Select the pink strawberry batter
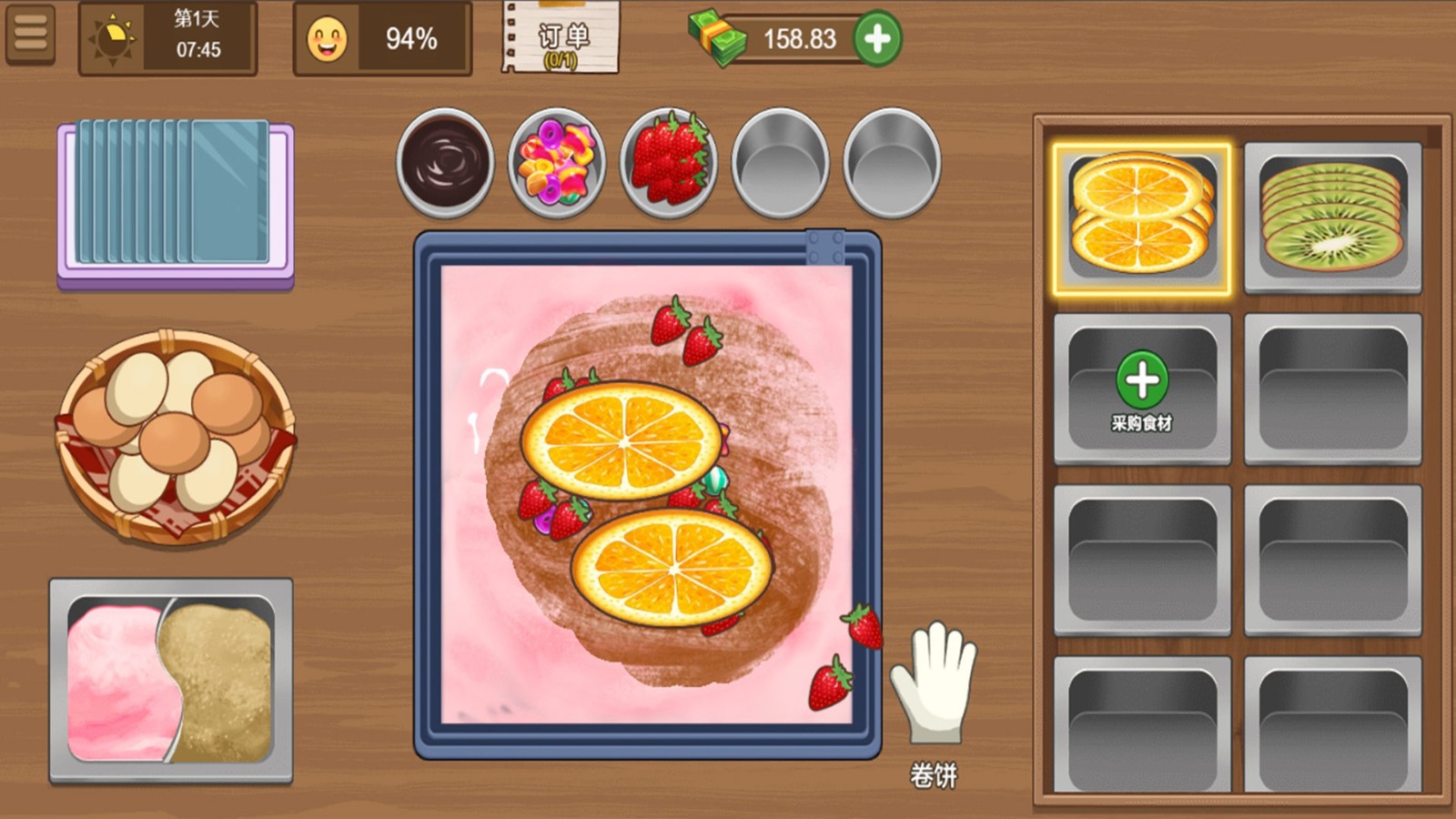This screenshot has width=1456, height=819. coord(116,682)
